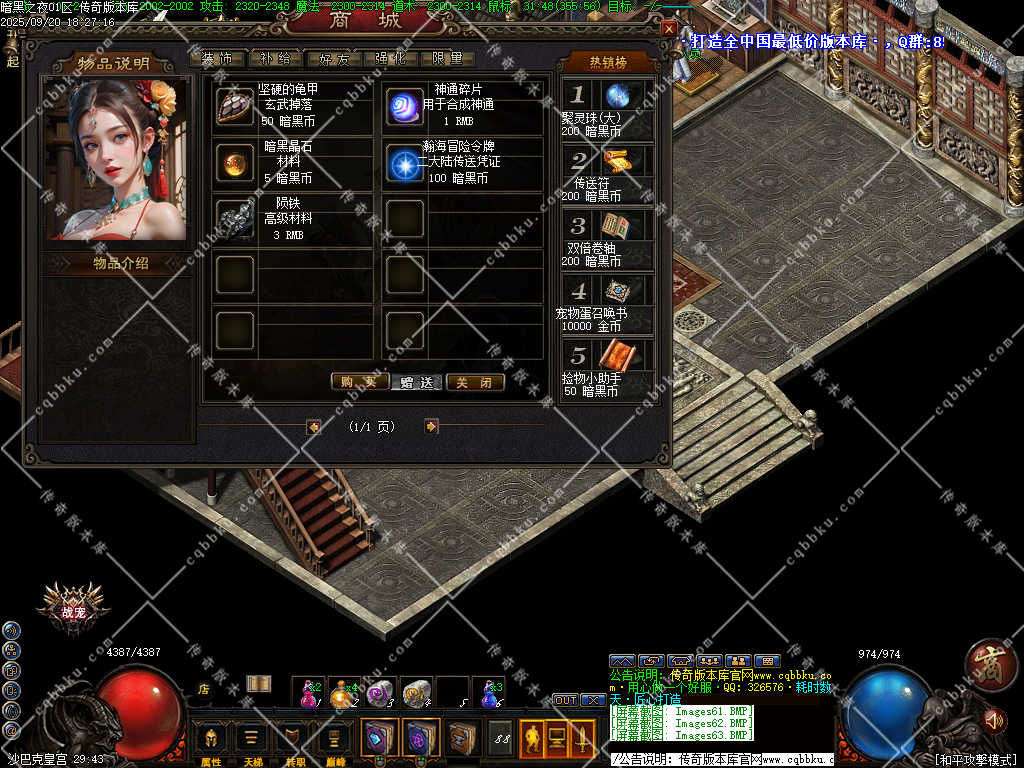
Task: Select hot-seller 双倍卷轴 scroll book
Action: tap(616, 226)
